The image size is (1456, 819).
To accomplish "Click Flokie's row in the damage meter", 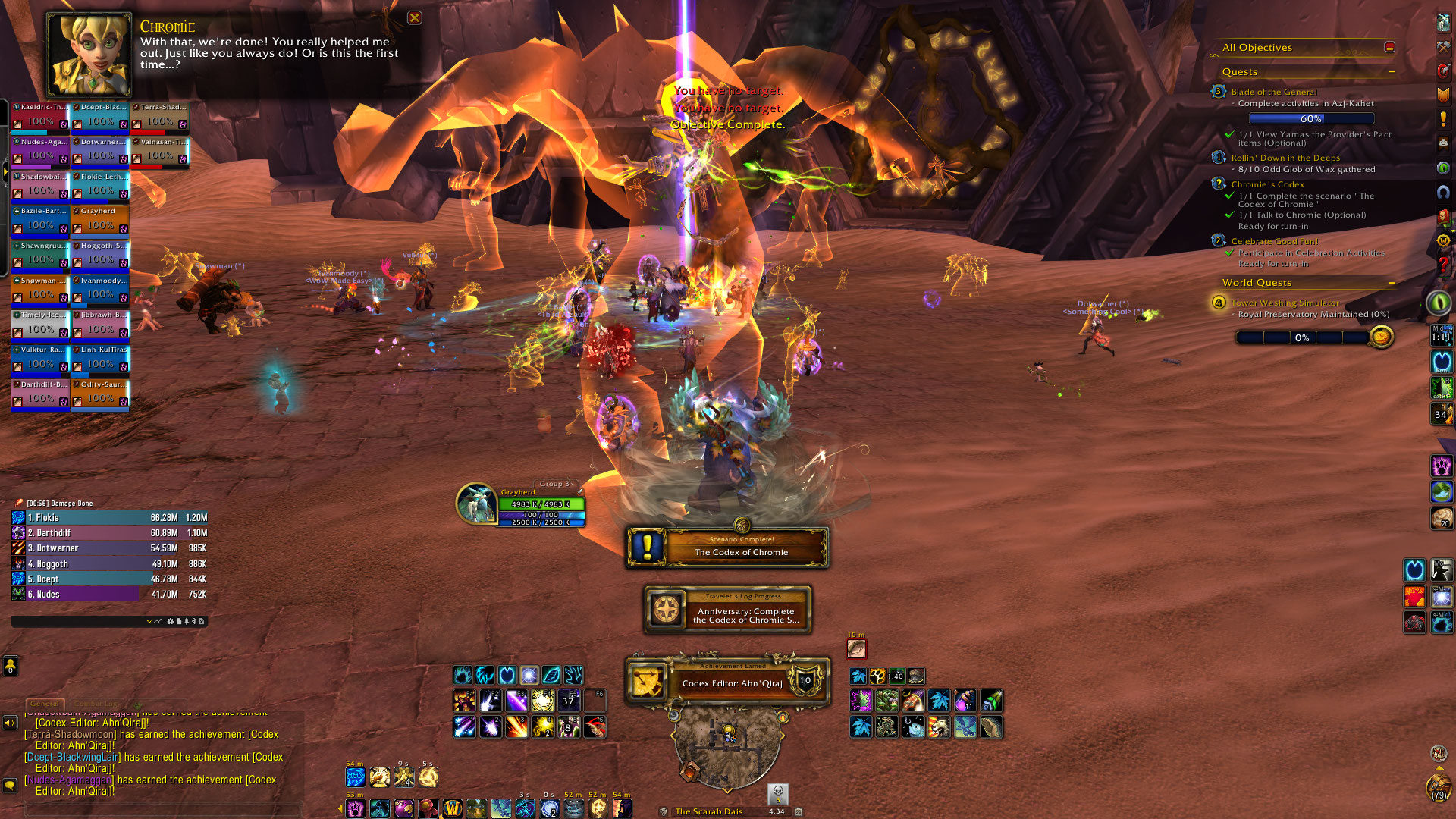I will point(109,518).
